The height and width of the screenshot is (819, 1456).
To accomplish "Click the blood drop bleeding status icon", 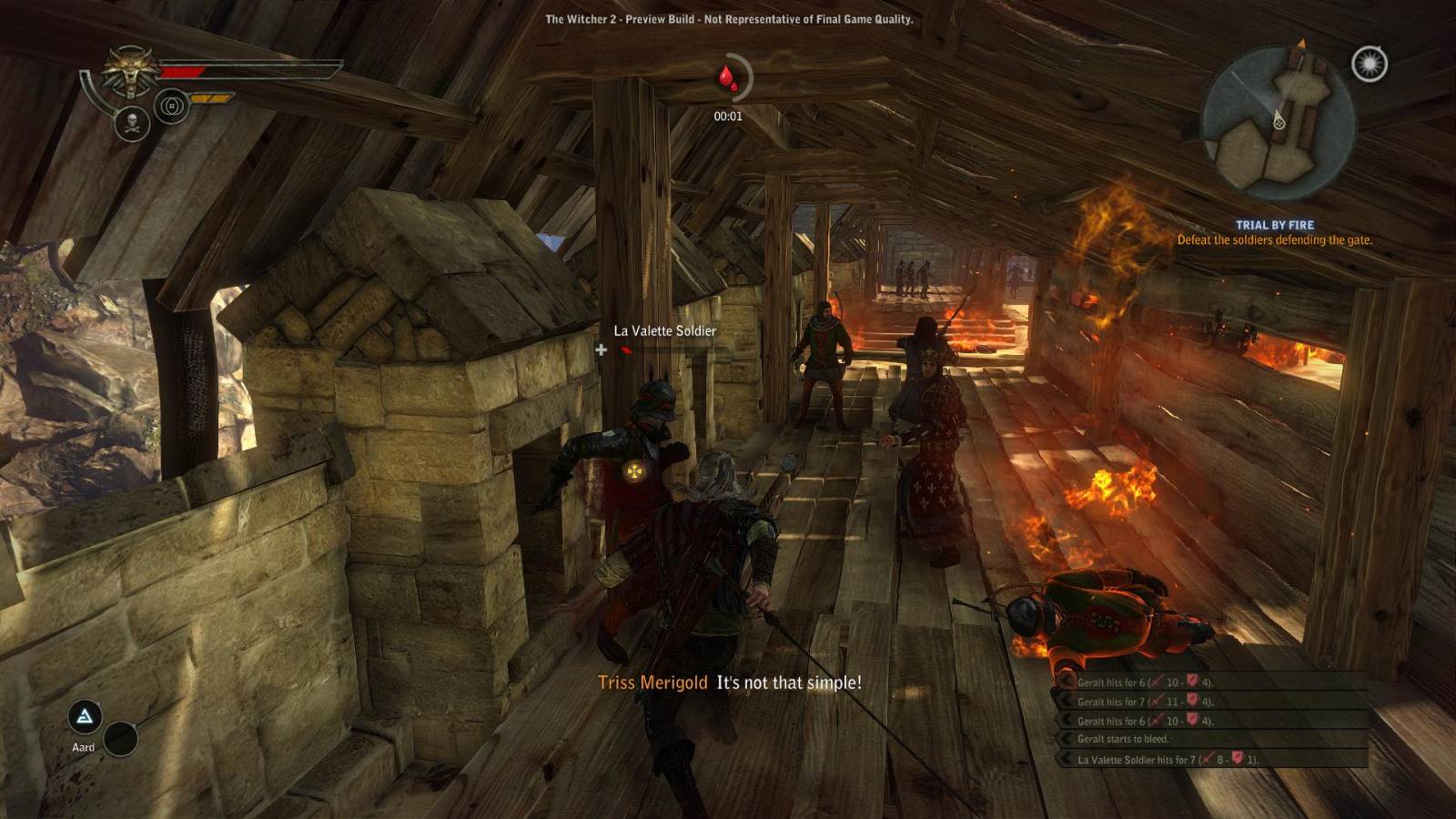I will pos(727,78).
